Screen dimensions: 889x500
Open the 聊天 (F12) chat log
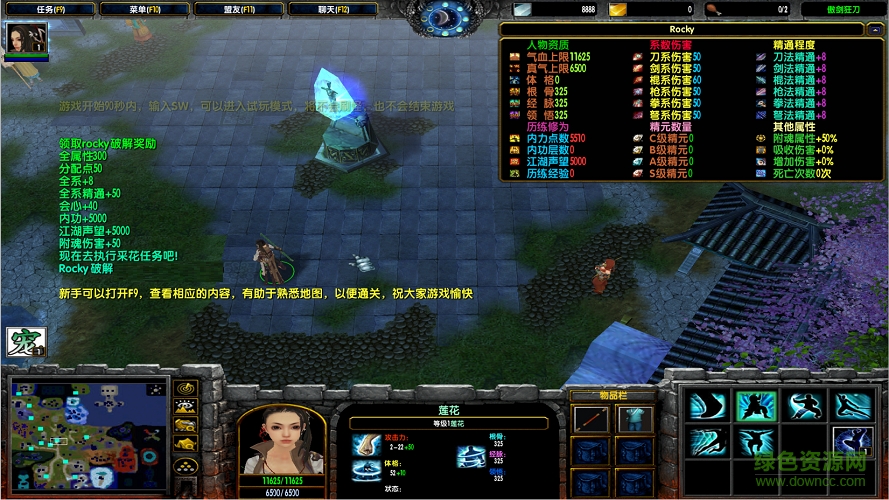coord(334,9)
